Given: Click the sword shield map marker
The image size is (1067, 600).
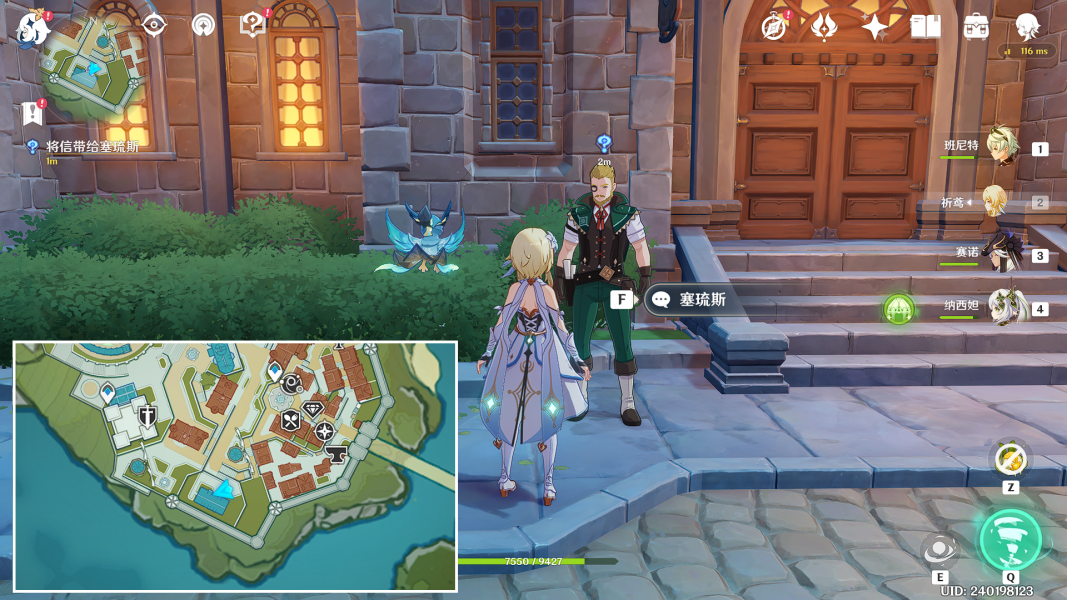Looking at the screenshot, I should pos(148,416).
